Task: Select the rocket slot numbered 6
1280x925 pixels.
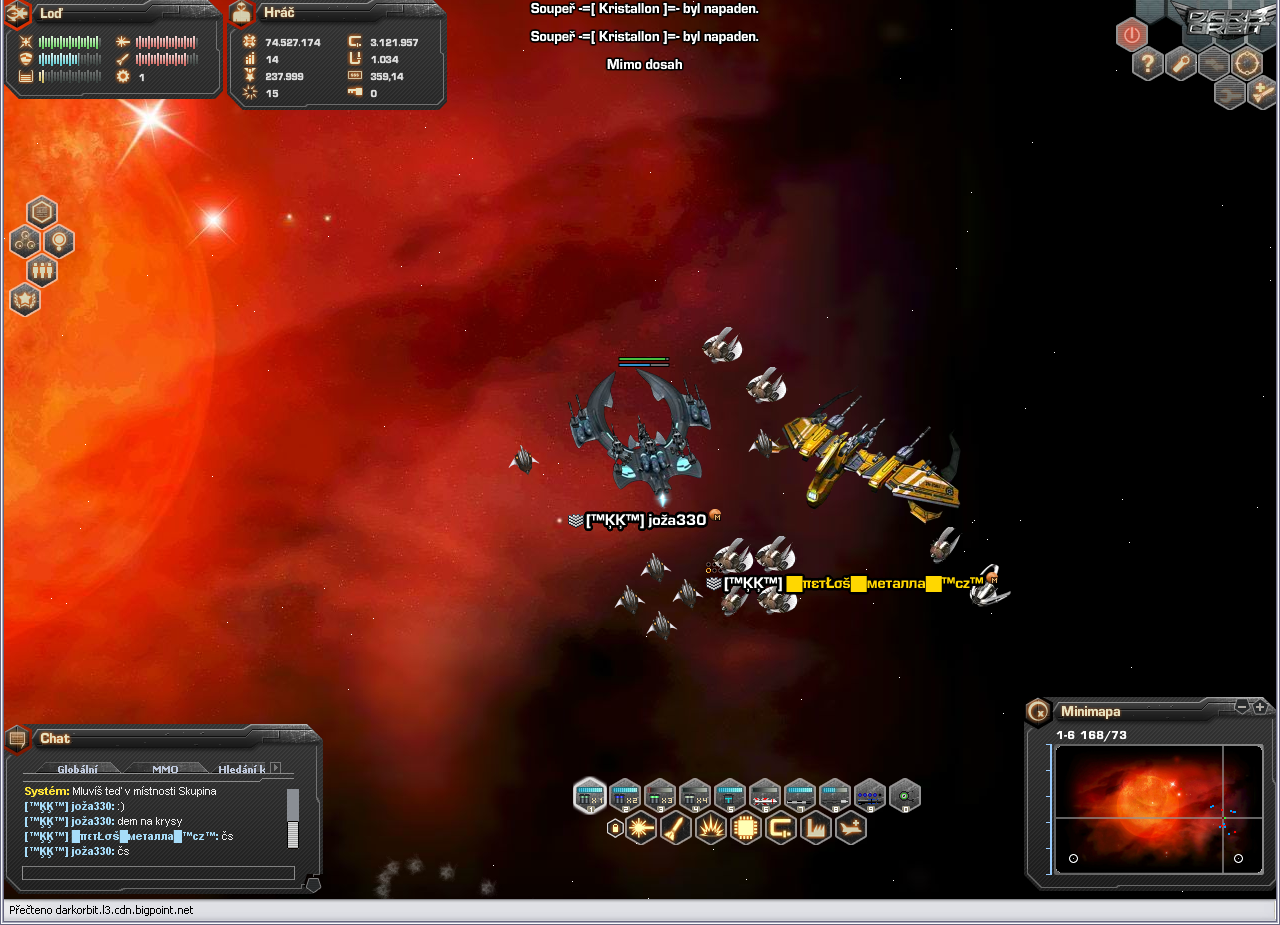Action: click(765, 796)
